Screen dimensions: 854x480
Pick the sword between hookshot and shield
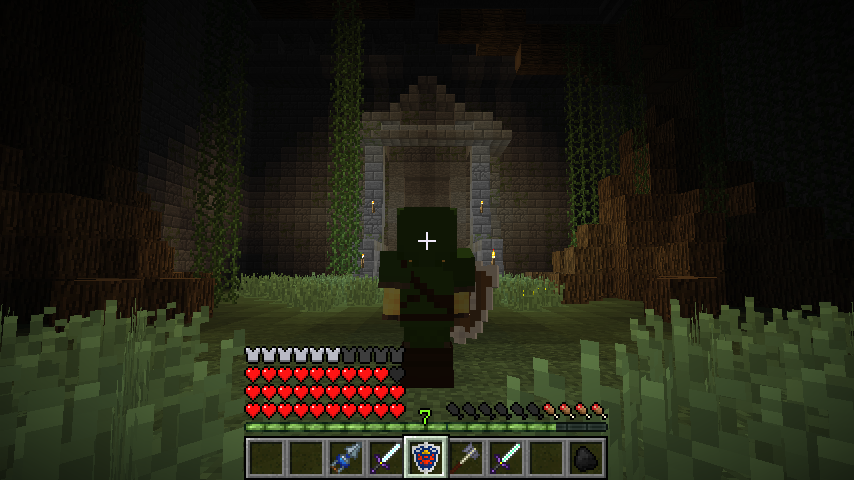386,458
